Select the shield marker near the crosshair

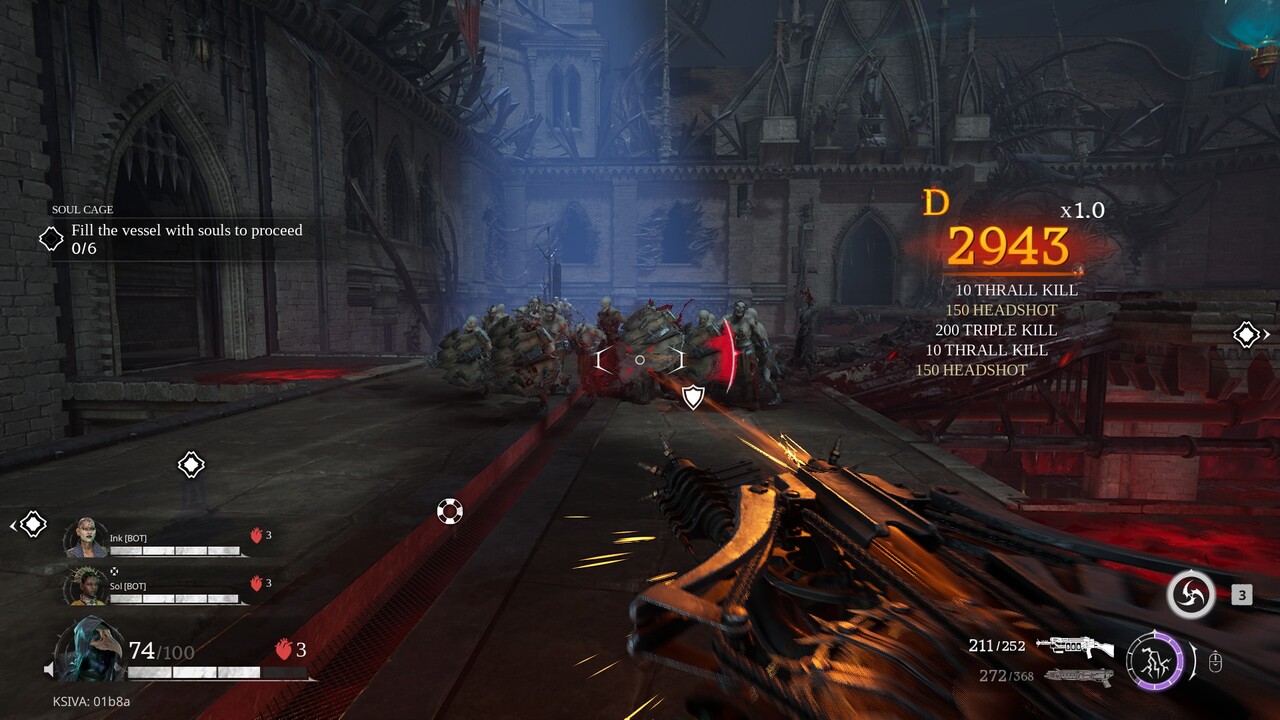(x=692, y=398)
